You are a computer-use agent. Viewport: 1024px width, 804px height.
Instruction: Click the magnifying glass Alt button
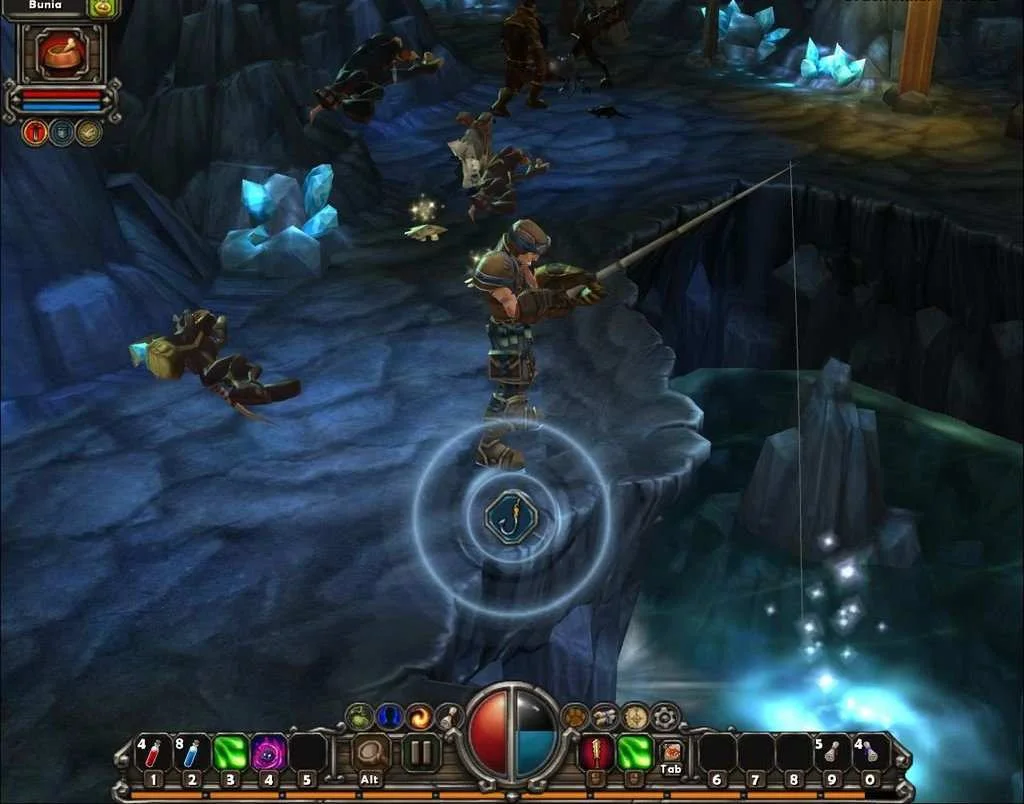point(371,754)
